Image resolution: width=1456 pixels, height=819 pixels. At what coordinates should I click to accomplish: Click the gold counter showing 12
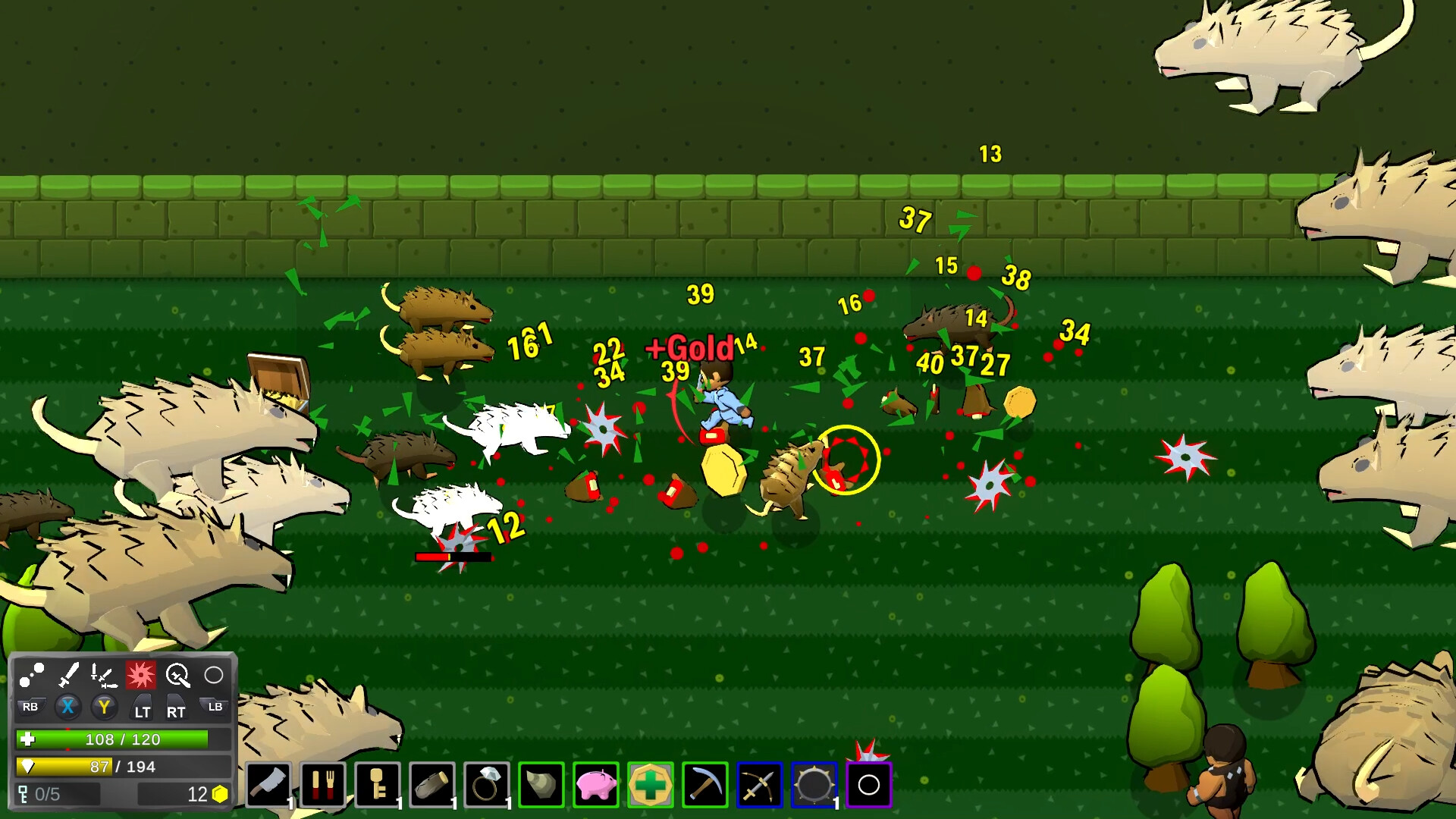point(196,795)
